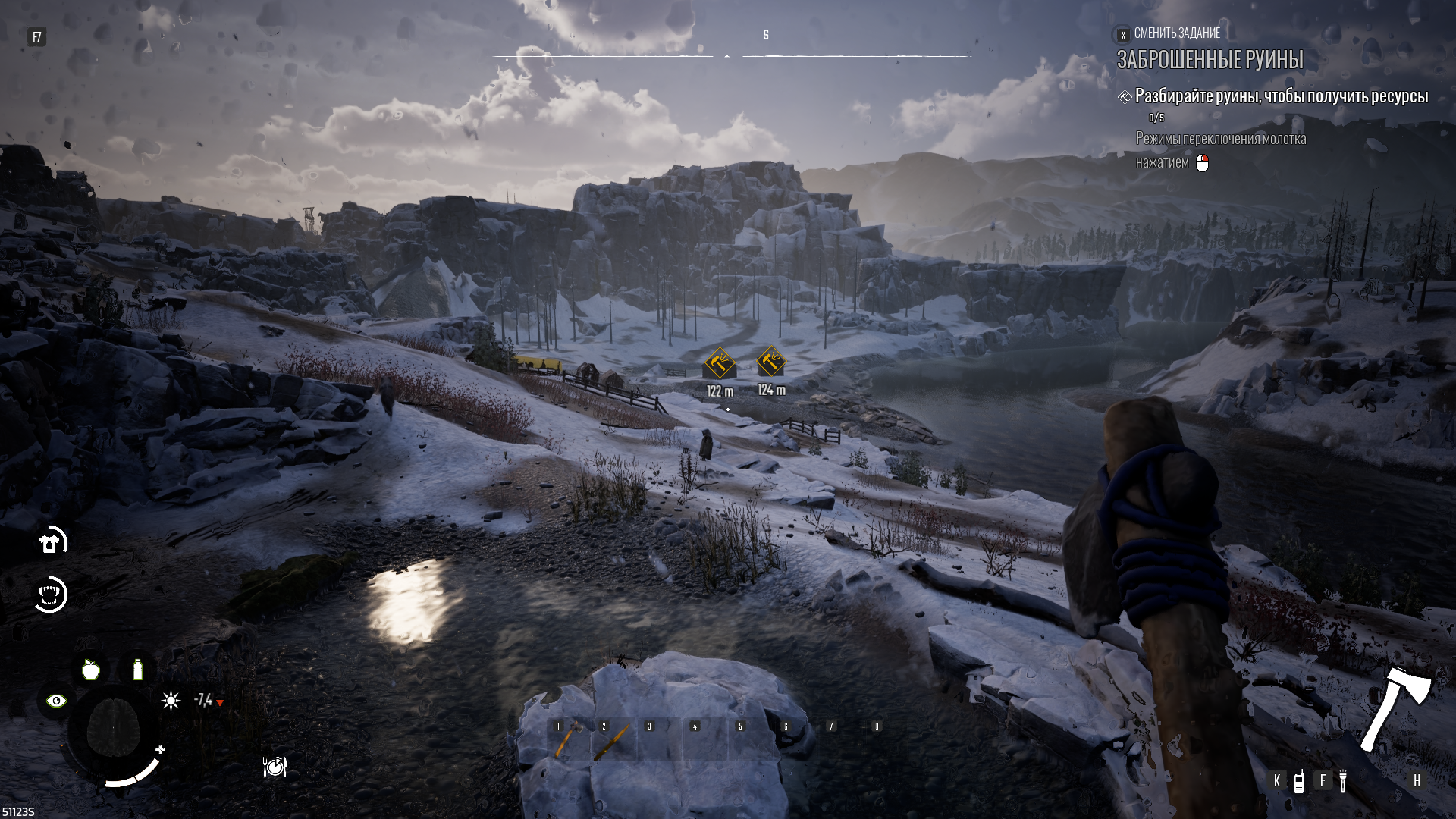
Task: Click the clothing condition shirt icon
Action: (51, 542)
